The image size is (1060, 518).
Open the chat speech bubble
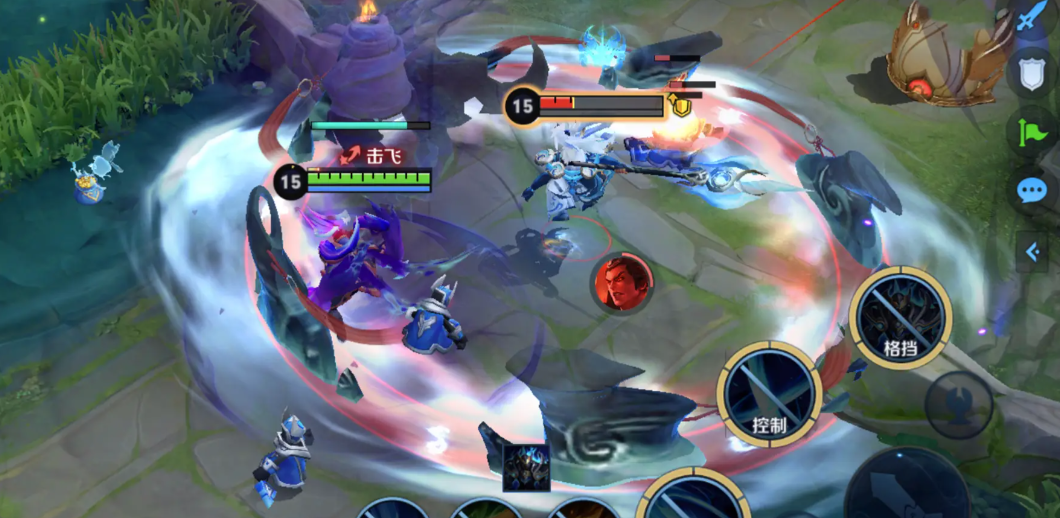(1031, 191)
